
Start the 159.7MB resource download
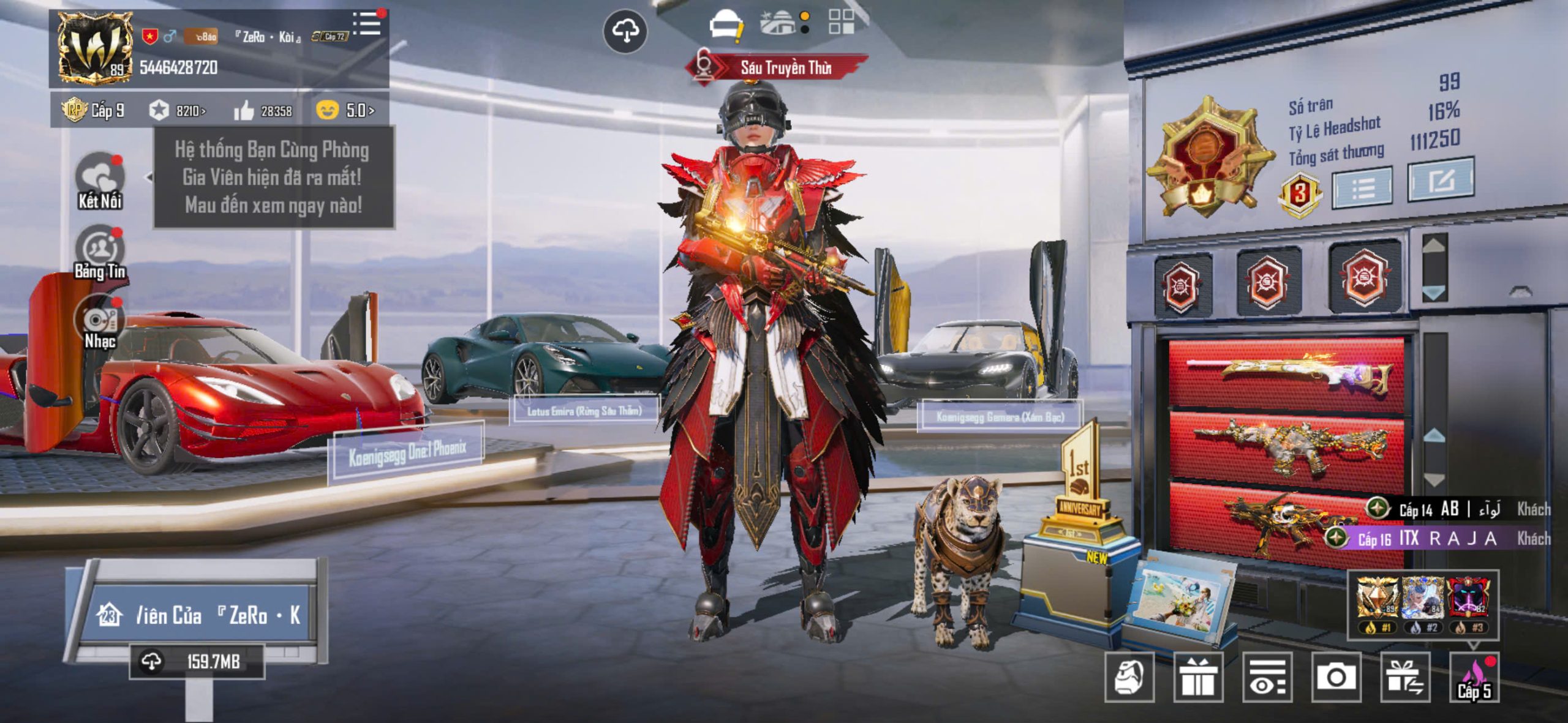[x=196, y=661]
